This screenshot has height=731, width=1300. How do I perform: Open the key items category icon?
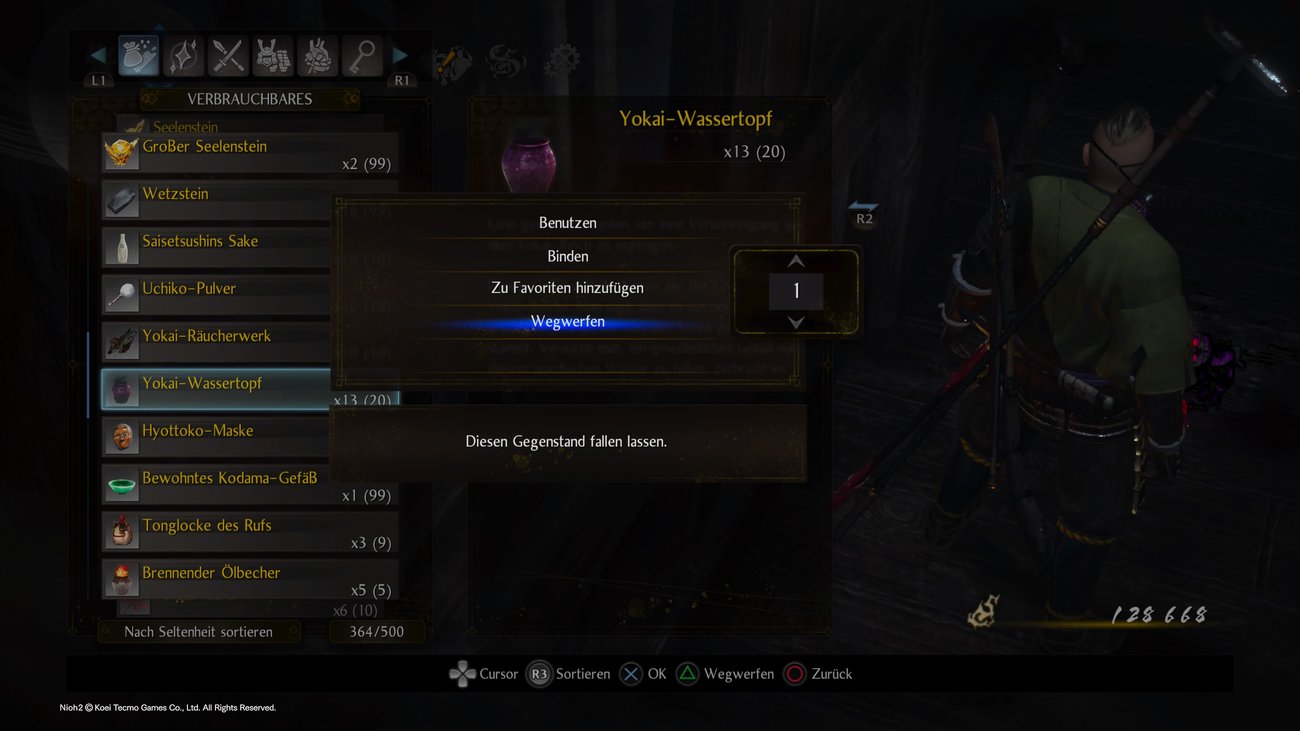pyautogui.click(x=362, y=56)
